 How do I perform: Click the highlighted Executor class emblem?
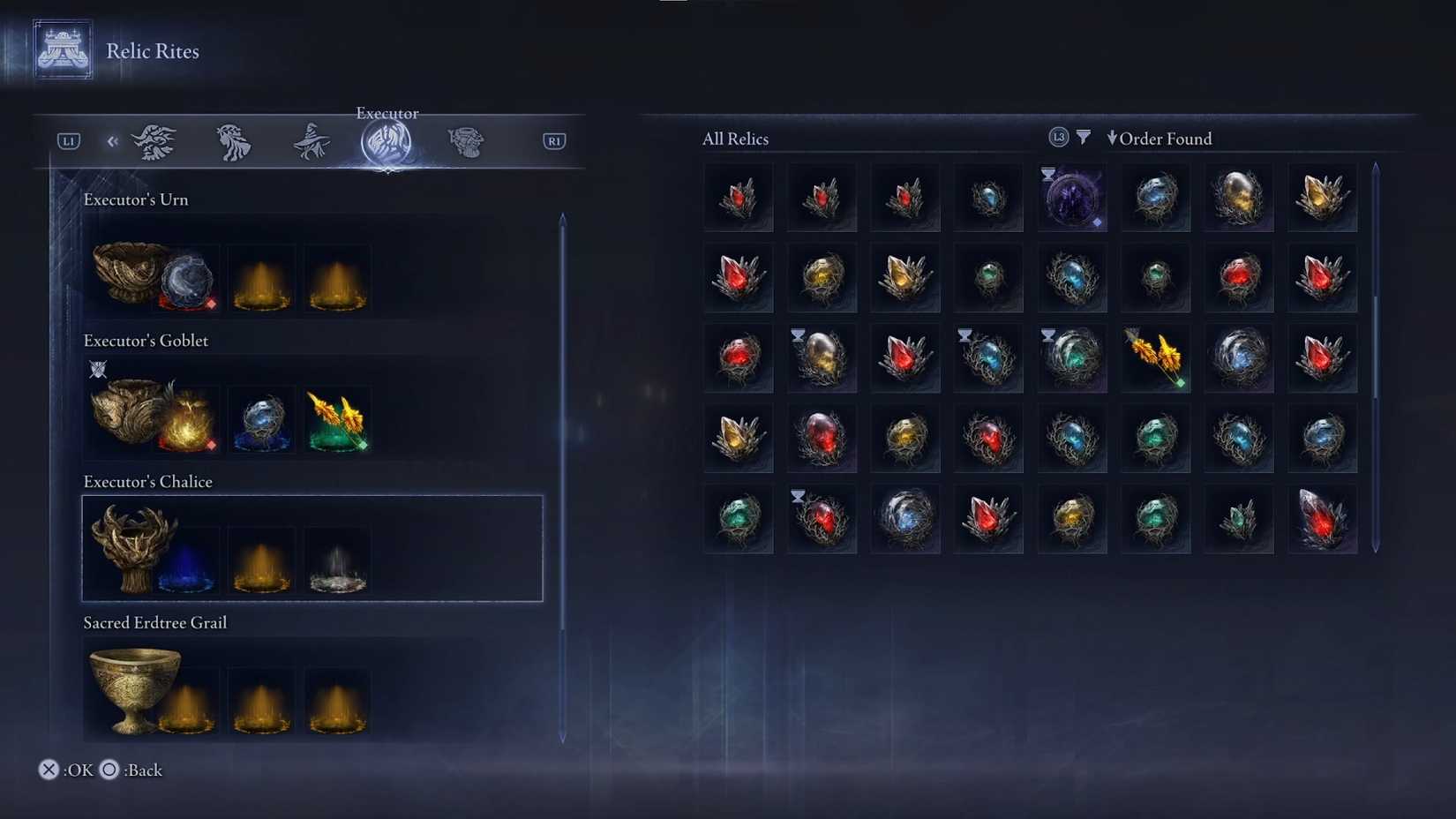tap(387, 144)
